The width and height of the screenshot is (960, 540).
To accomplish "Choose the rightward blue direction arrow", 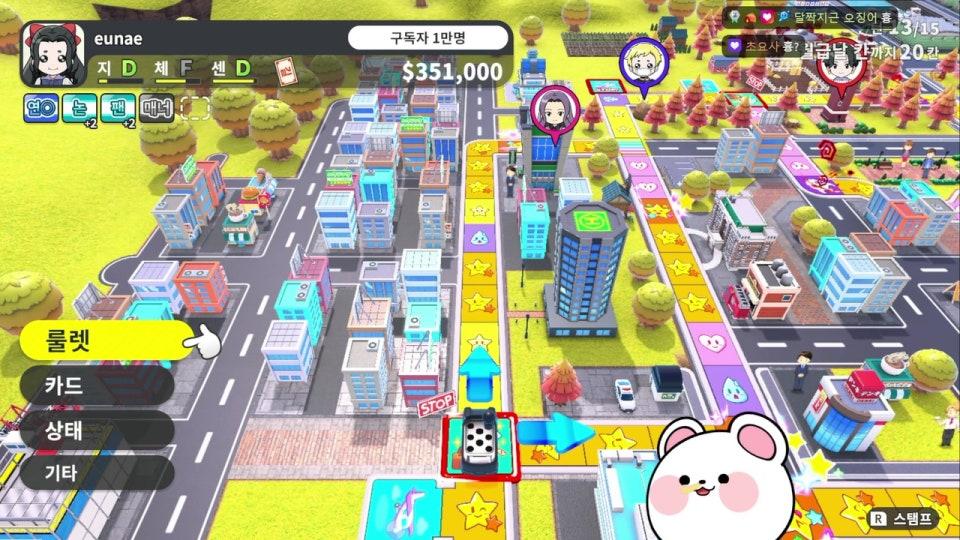I will [557, 433].
